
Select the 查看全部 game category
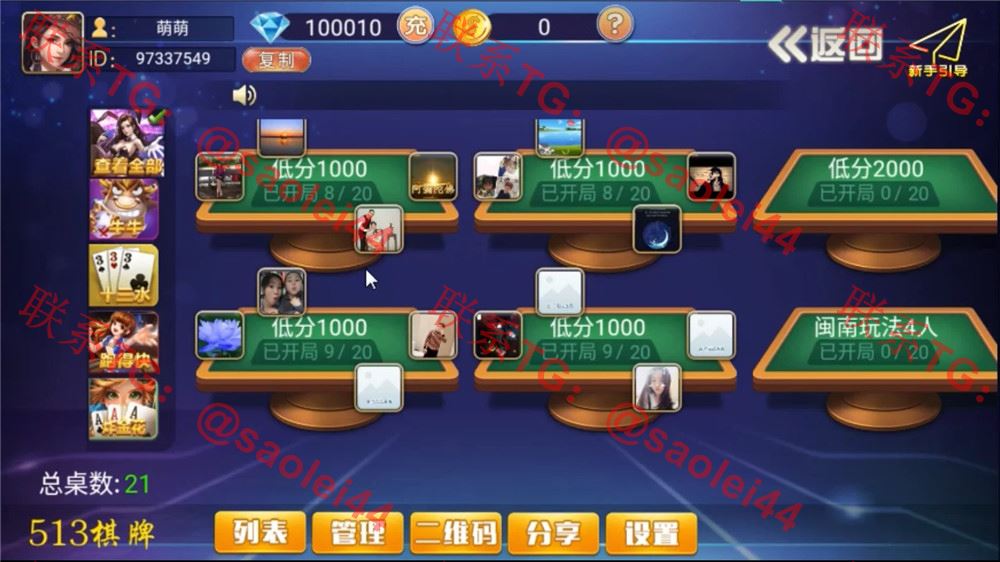[x=125, y=141]
